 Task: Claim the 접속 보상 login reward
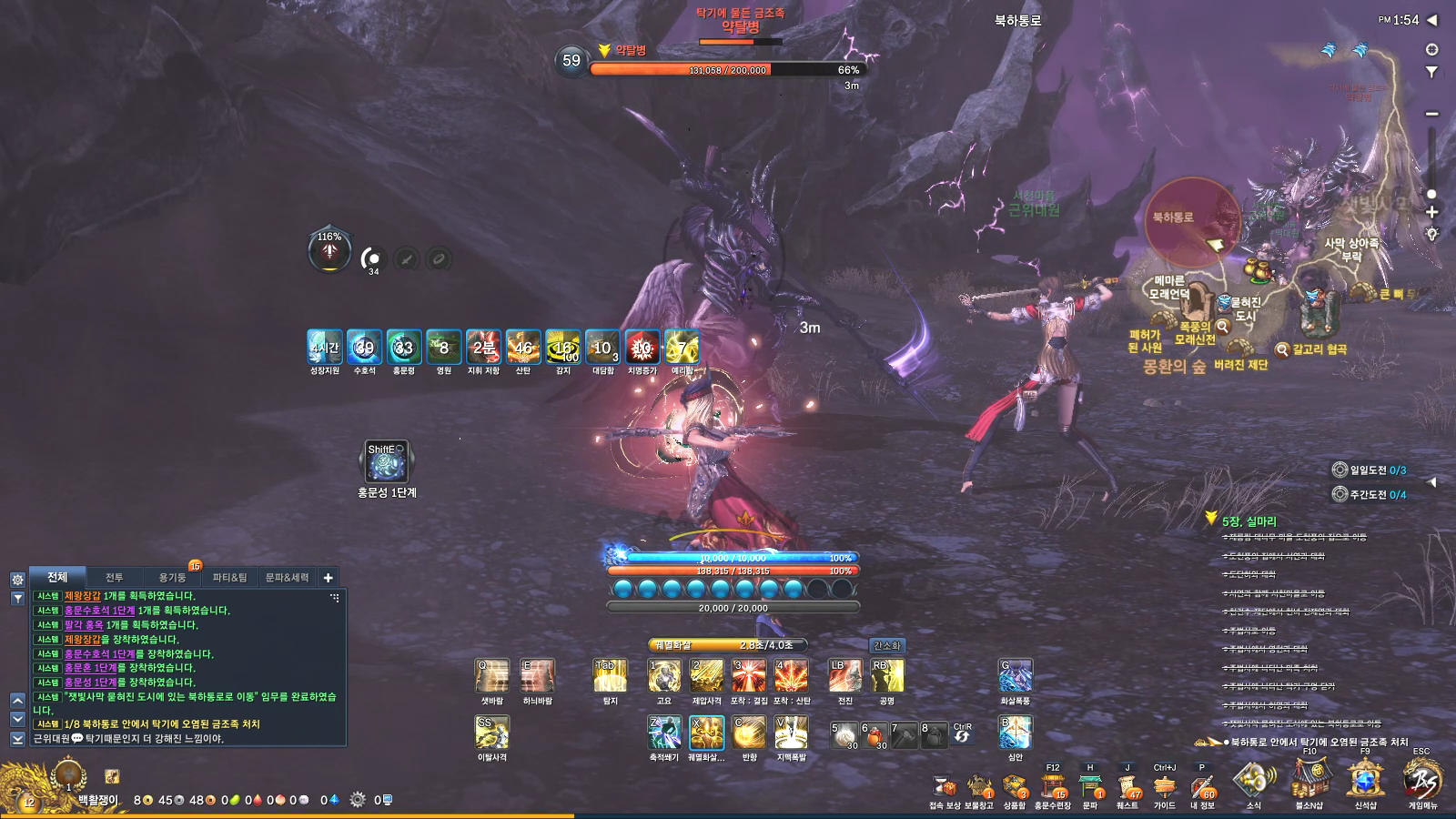pos(945,787)
